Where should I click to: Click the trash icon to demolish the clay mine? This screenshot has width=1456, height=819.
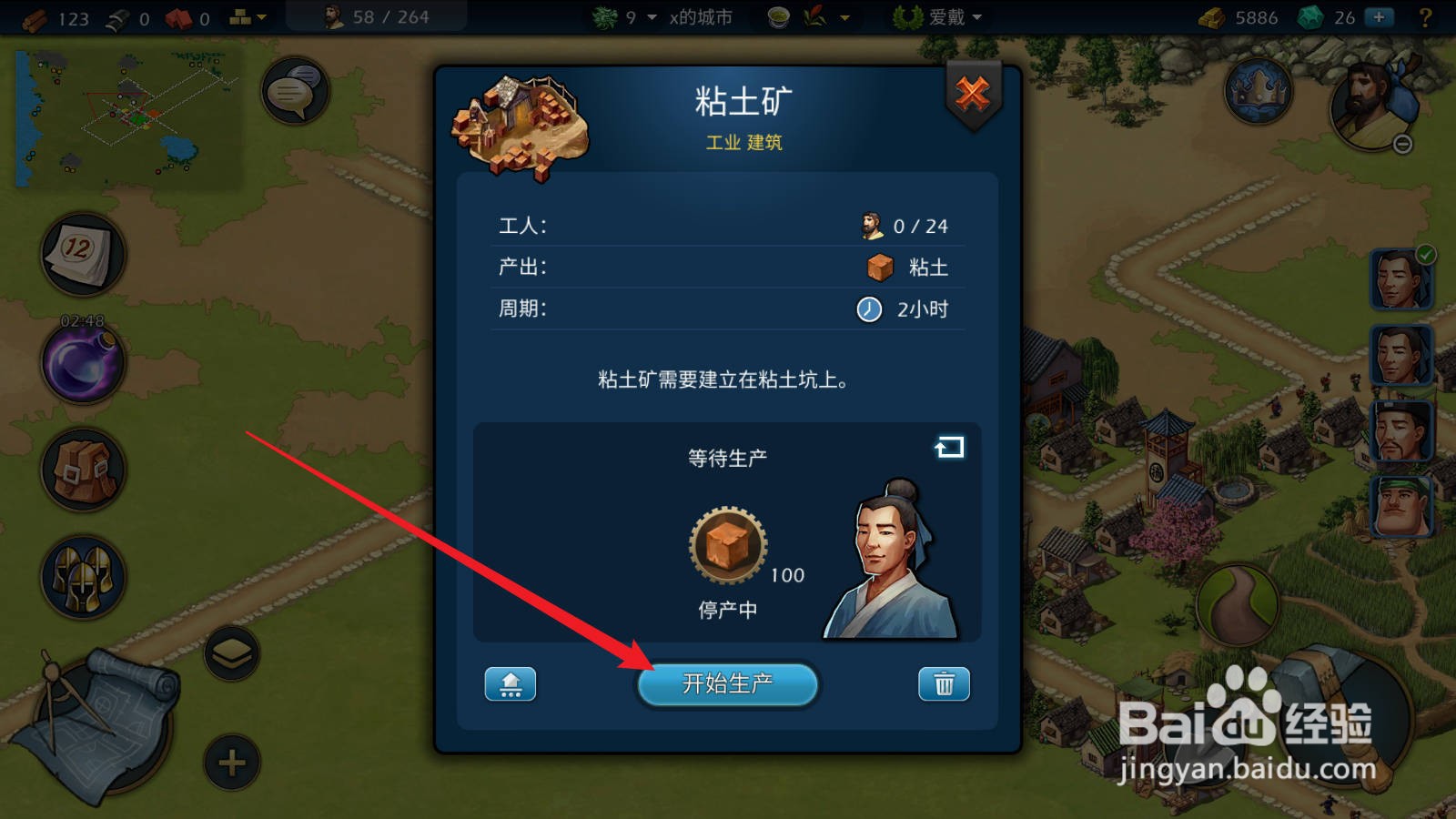tap(944, 684)
